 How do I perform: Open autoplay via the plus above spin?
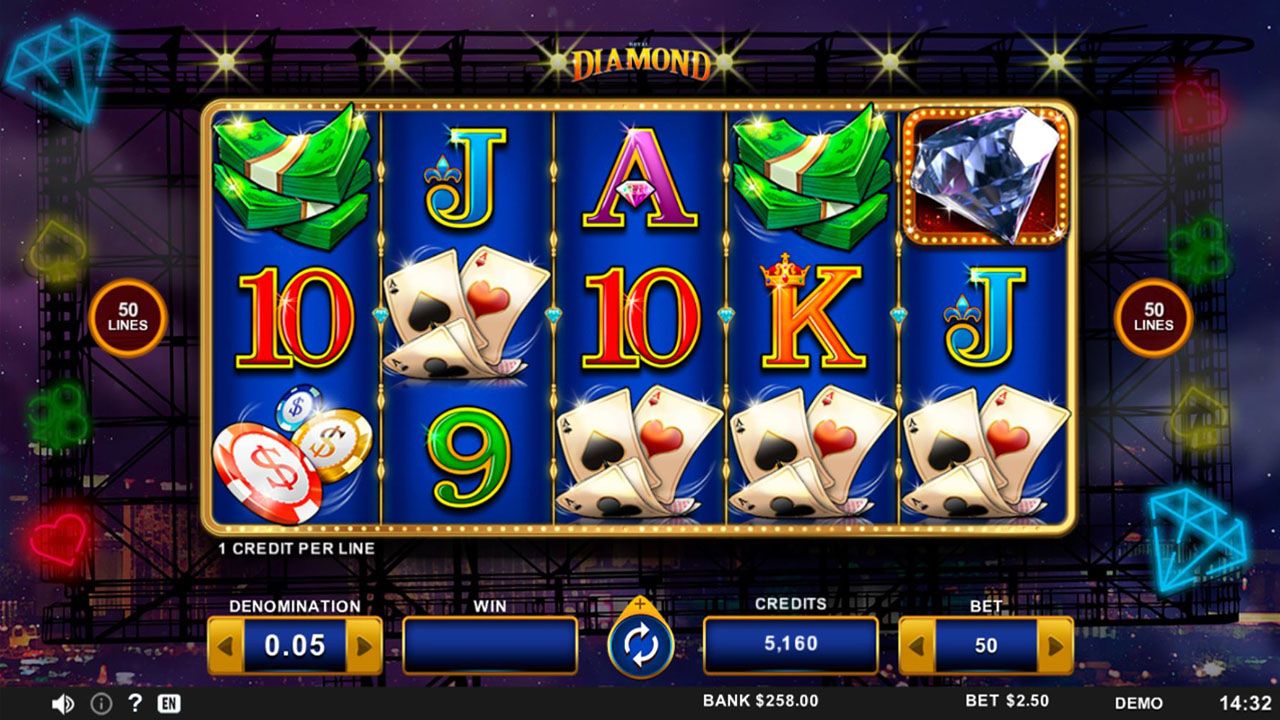coord(640,605)
